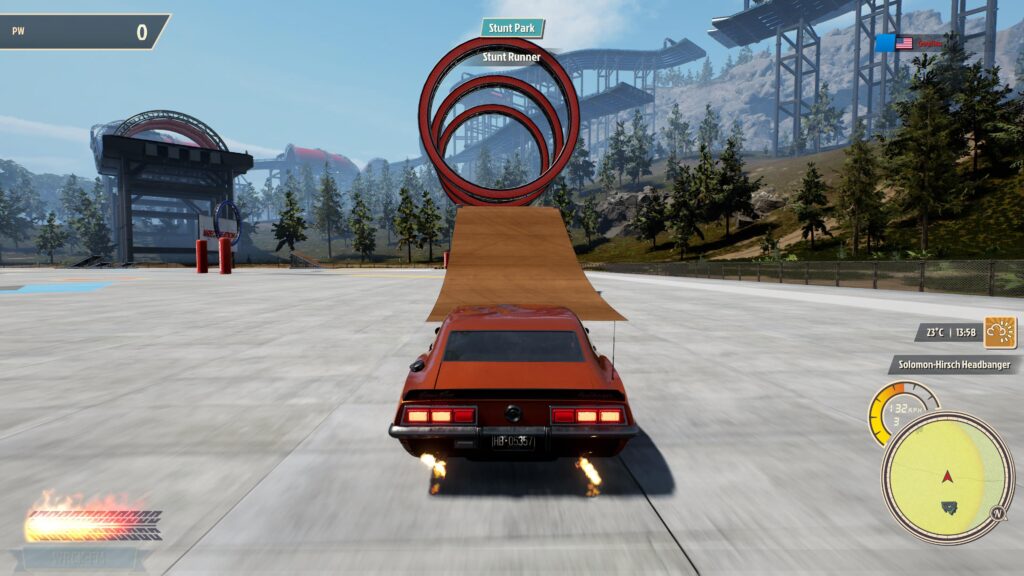
Task: Click the north compass marker on minimap
Action: (996, 515)
